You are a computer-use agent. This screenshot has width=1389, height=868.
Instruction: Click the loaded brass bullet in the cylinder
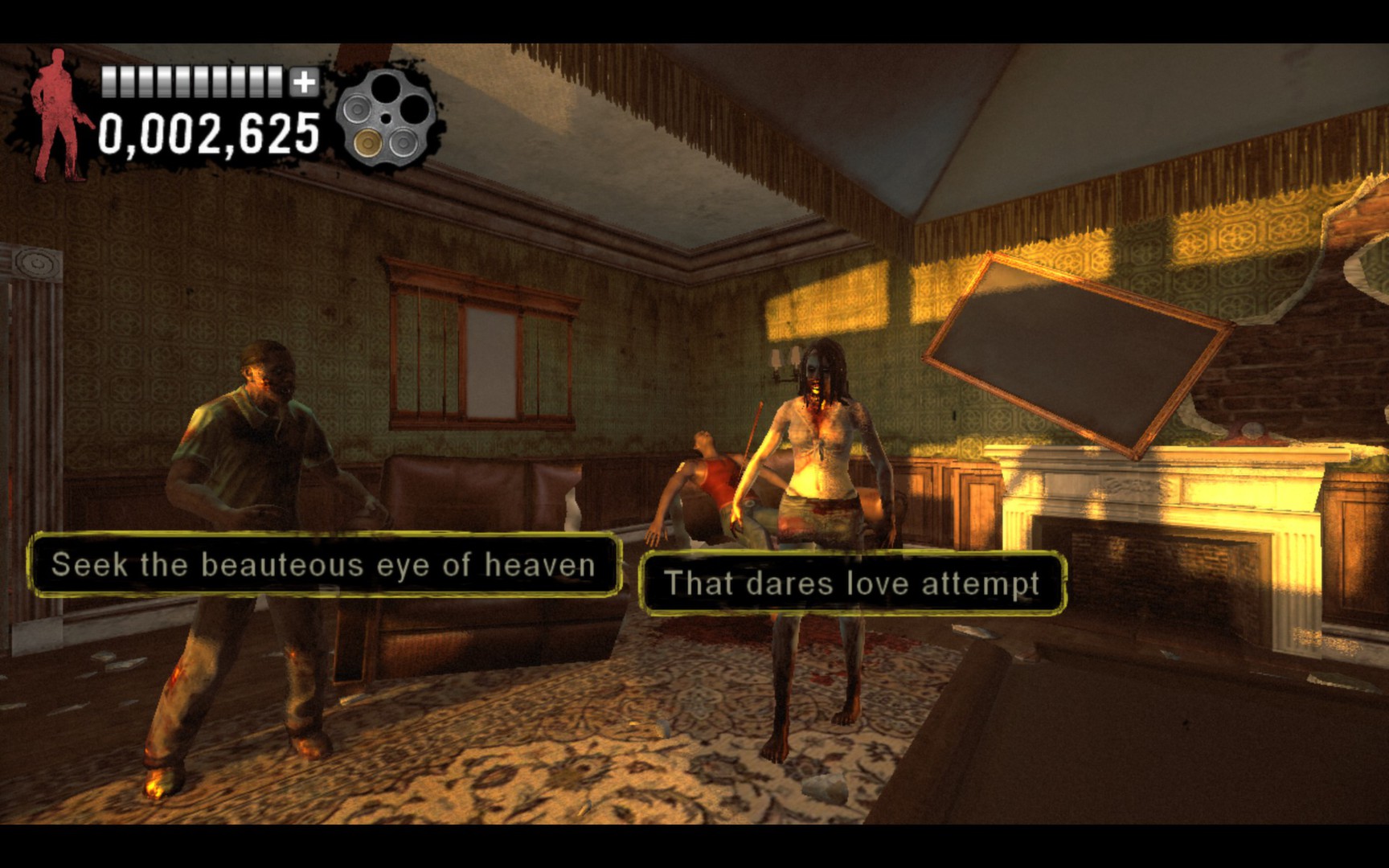click(x=368, y=143)
